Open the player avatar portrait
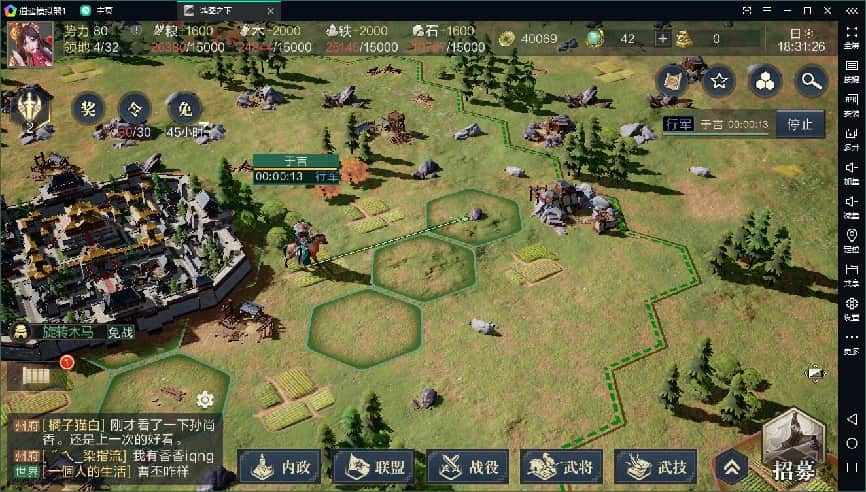This screenshot has width=866, height=492. (x=30, y=42)
